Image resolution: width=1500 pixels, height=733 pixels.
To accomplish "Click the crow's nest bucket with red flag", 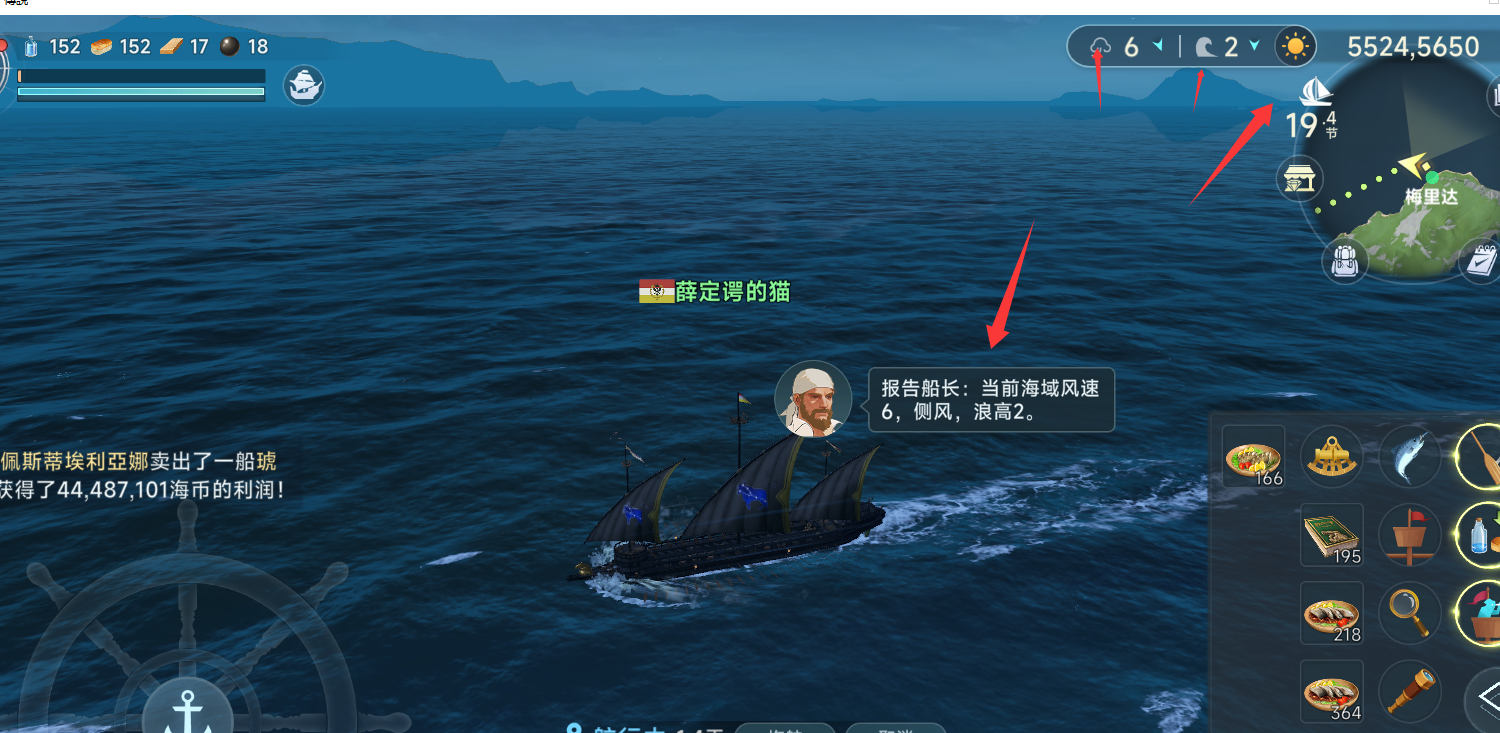I will point(1410,533).
